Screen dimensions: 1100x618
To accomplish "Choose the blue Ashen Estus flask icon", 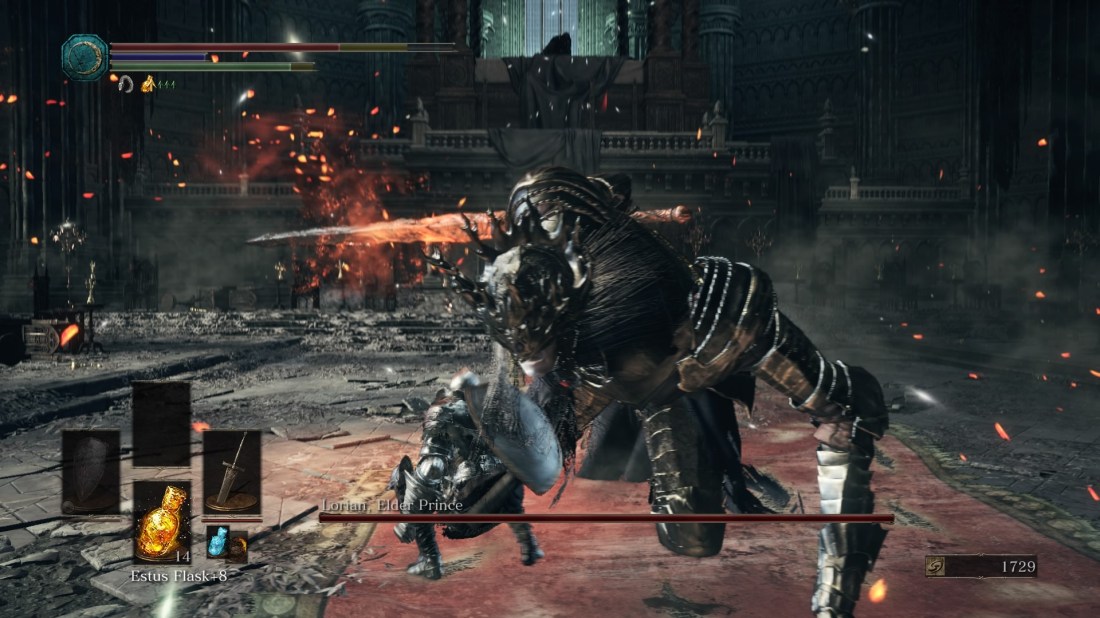I will tap(218, 542).
